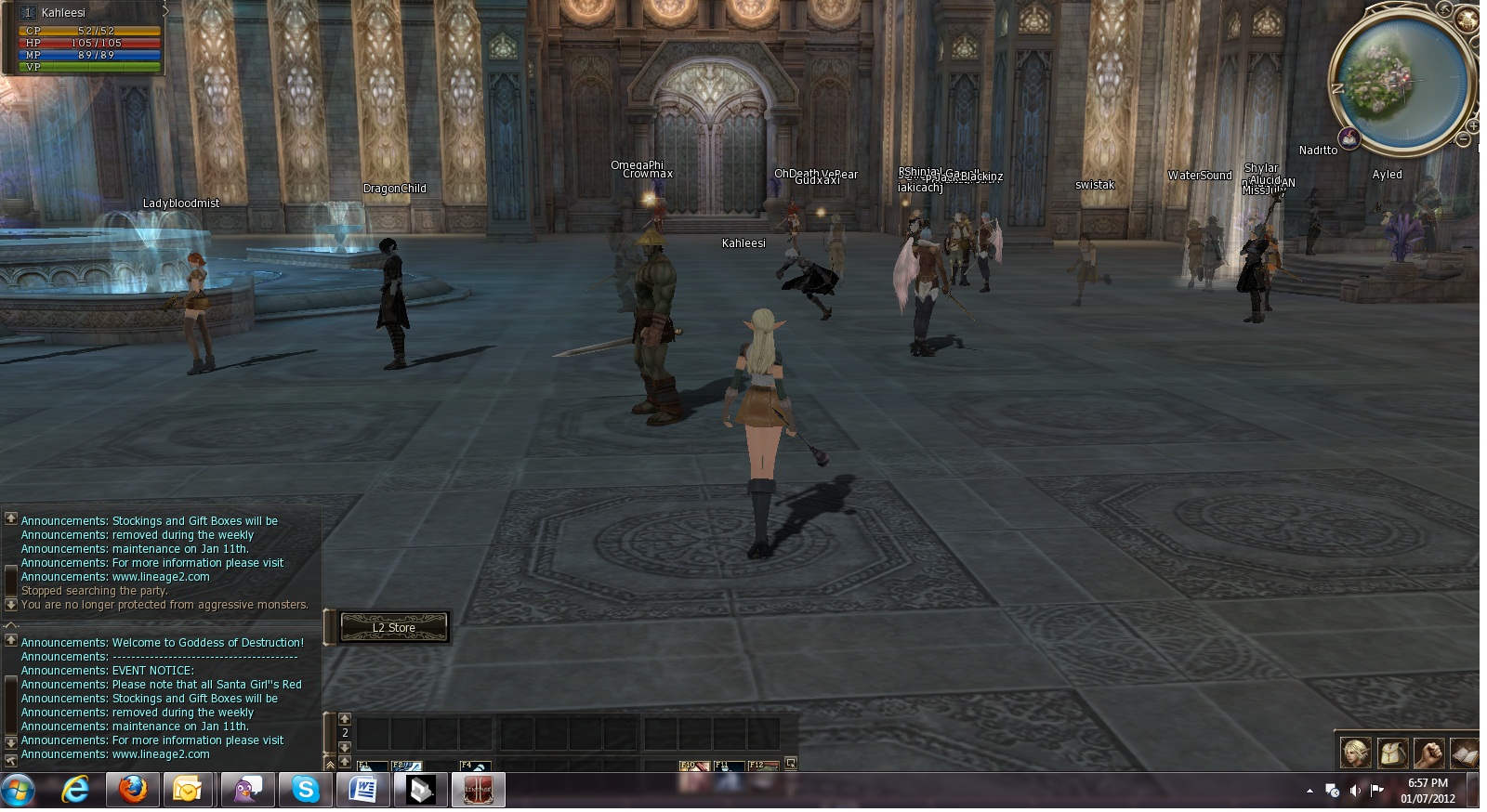
Task: Open the open-book menu icon
Action: point(1464,752)
